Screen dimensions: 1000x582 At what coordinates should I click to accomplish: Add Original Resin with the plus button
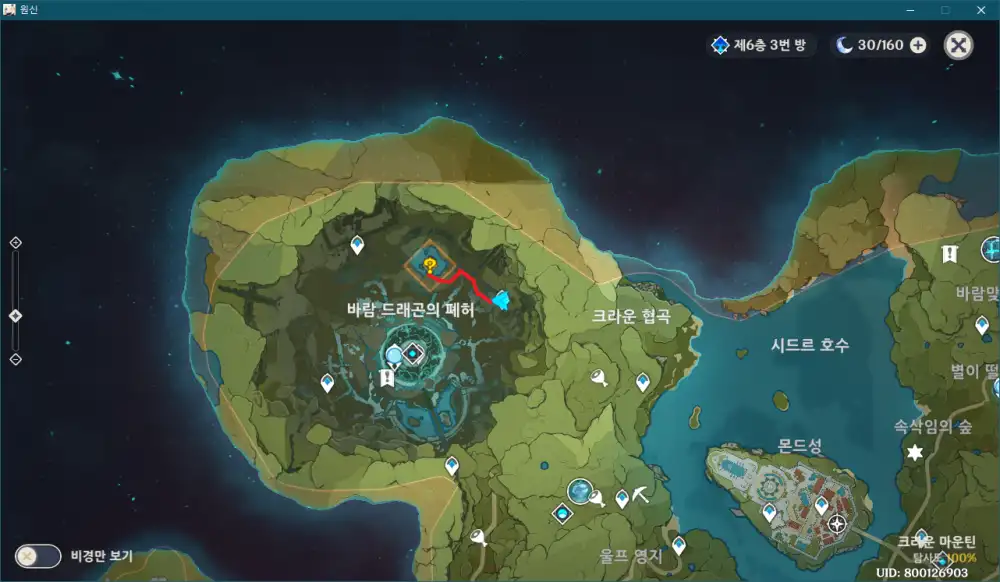pos(918,45)
